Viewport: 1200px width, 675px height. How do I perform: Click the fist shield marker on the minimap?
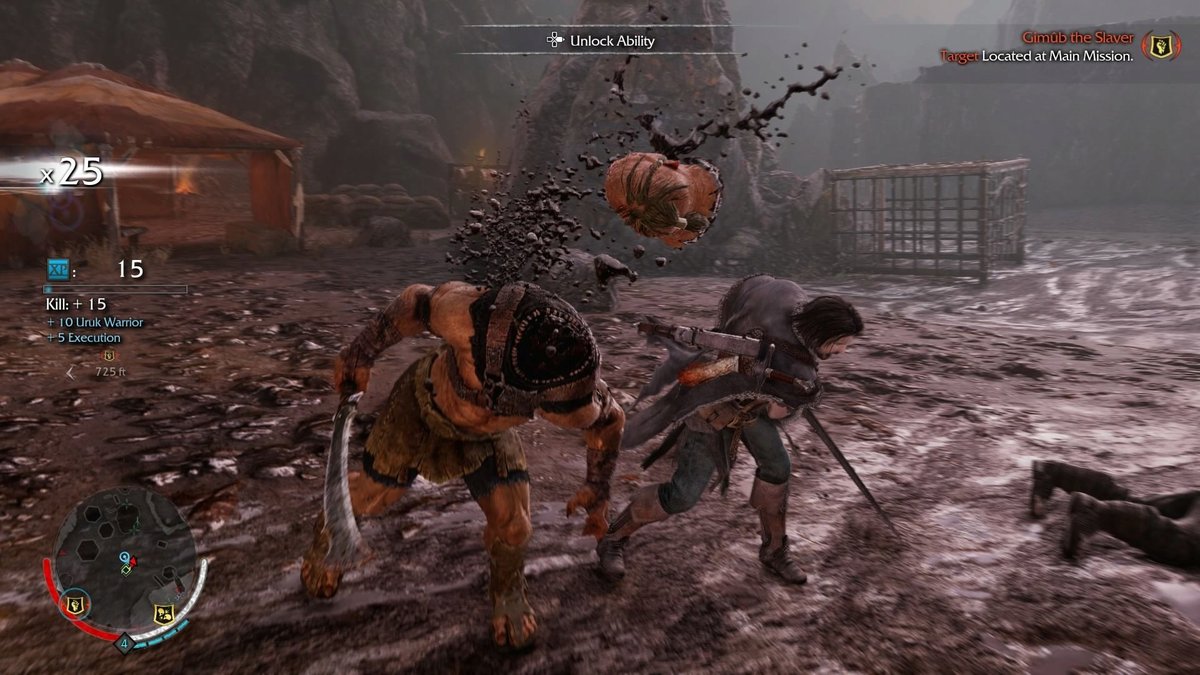75,603
